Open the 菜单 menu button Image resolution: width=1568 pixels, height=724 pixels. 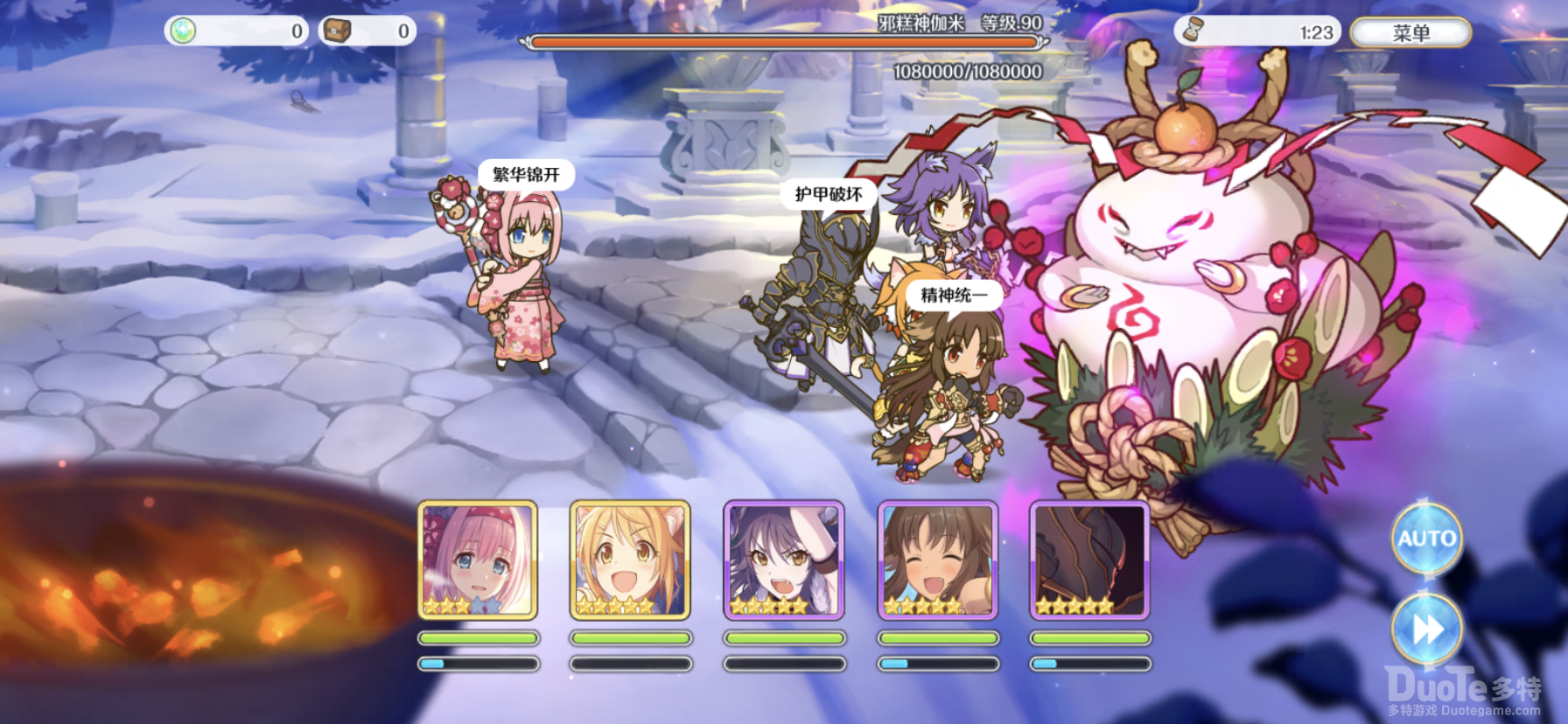(1410, 33)
